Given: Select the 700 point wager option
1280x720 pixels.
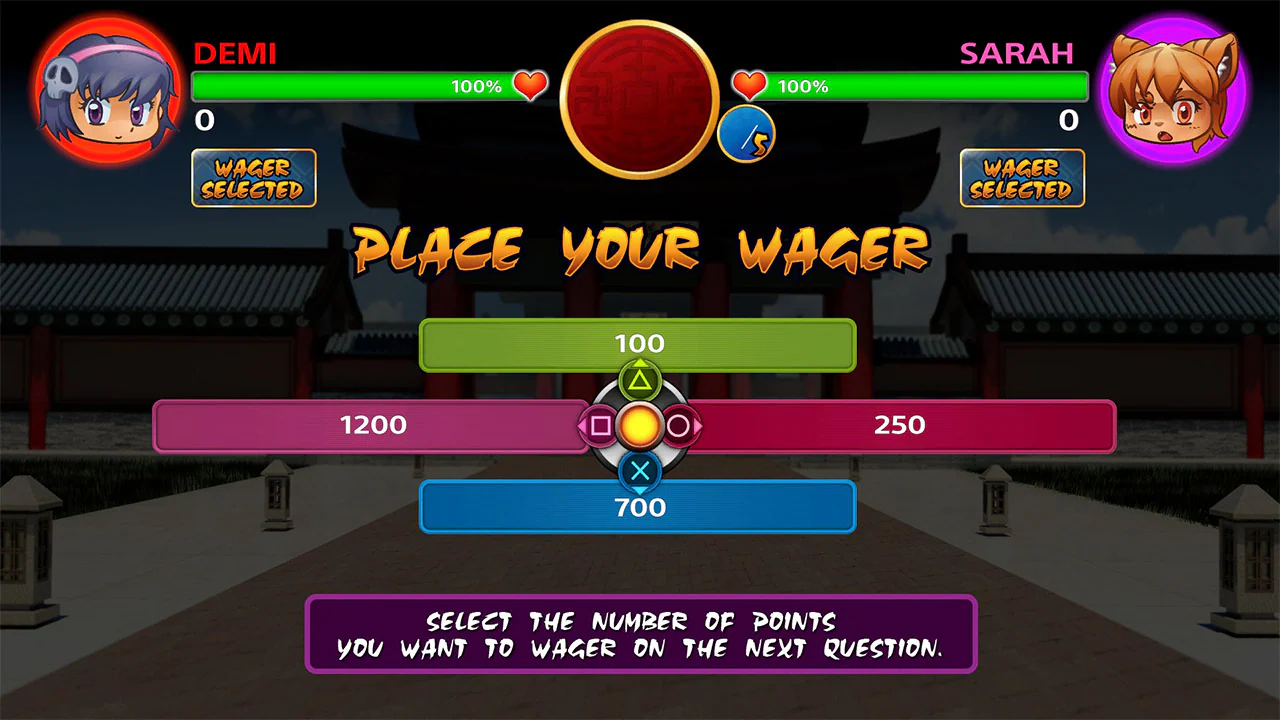Looking at the screenshot, I should click(x=640, y=507).
